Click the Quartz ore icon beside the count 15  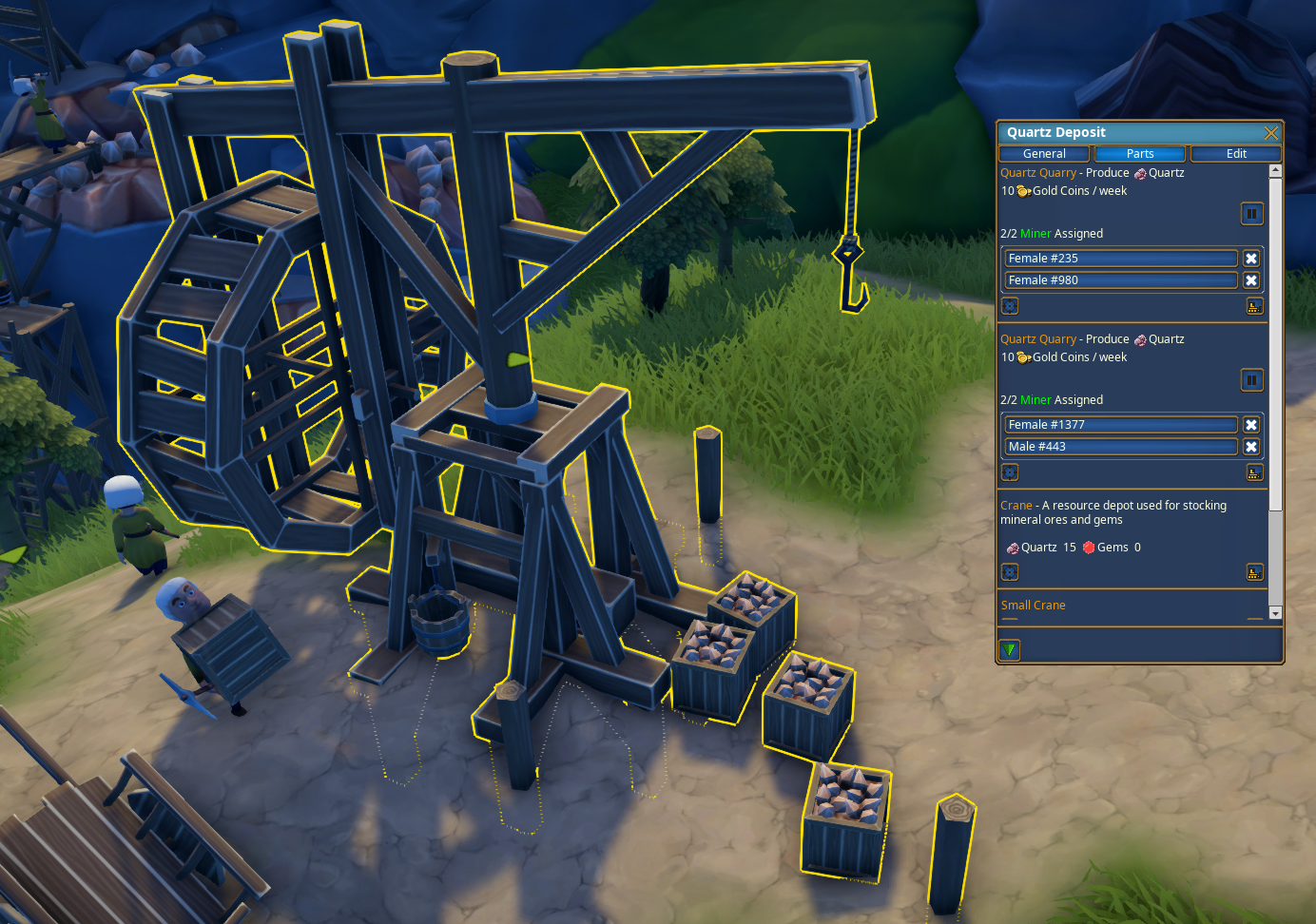coord(1013,548)
